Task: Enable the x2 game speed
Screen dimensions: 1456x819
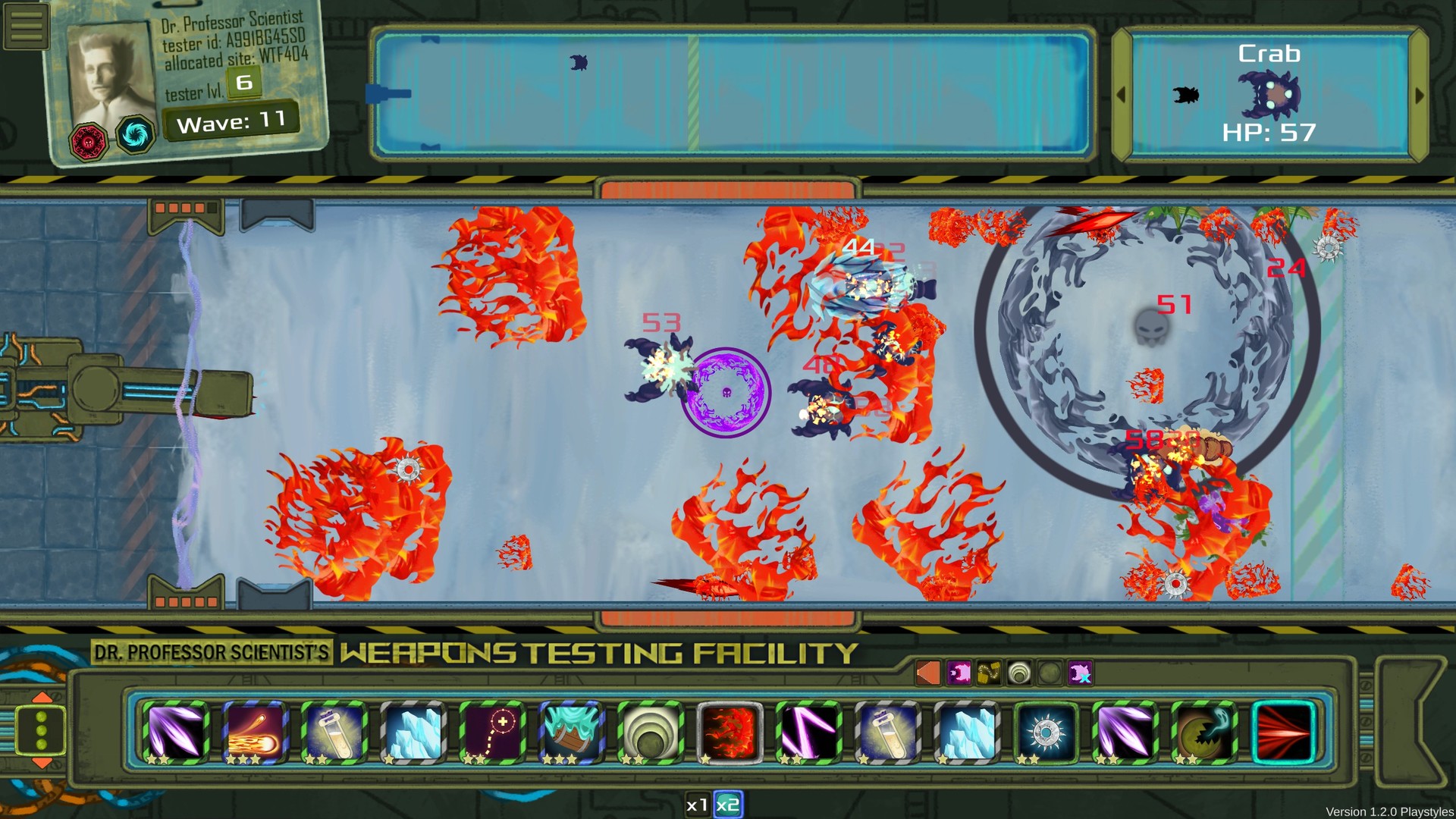Action: (727, 806)
